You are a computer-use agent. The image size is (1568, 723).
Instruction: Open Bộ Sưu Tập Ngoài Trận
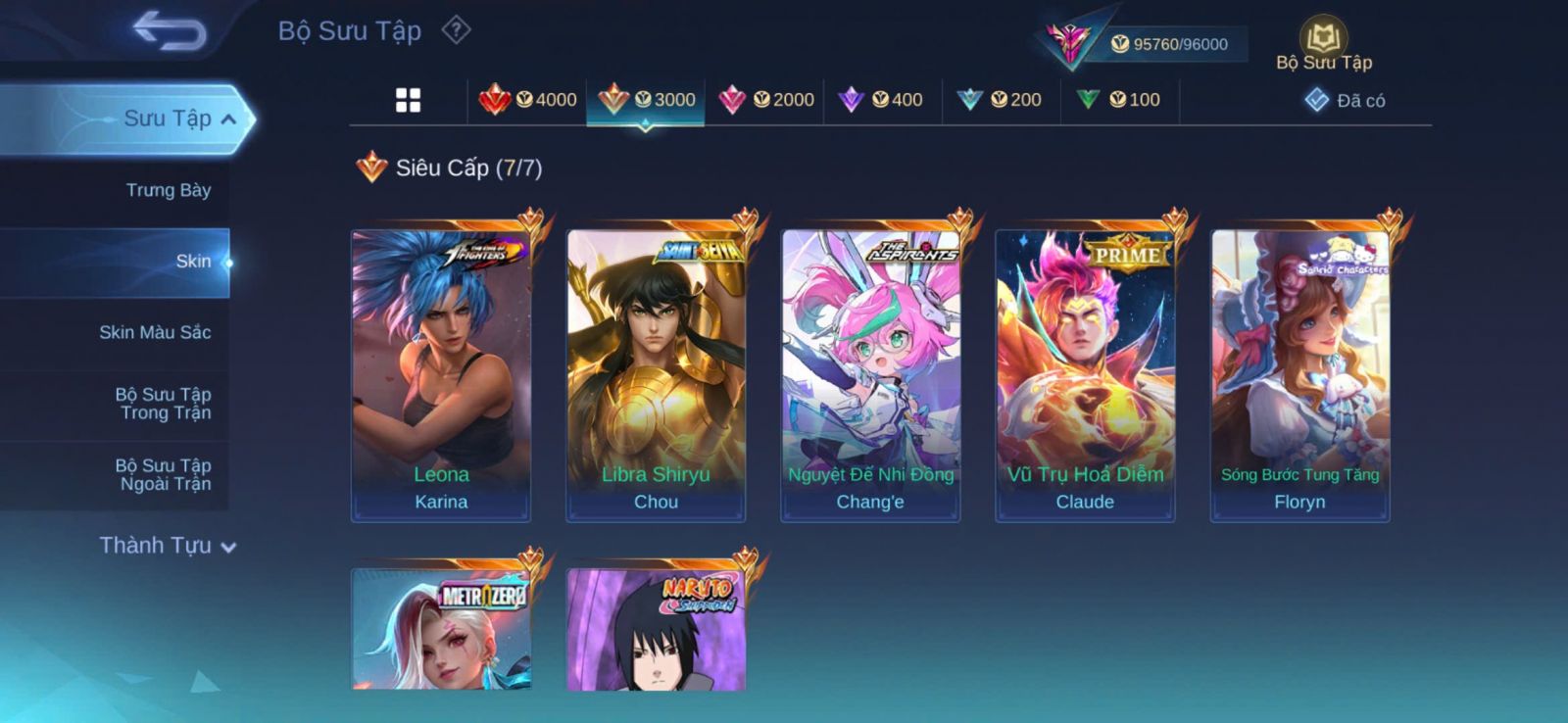[164, 474]
